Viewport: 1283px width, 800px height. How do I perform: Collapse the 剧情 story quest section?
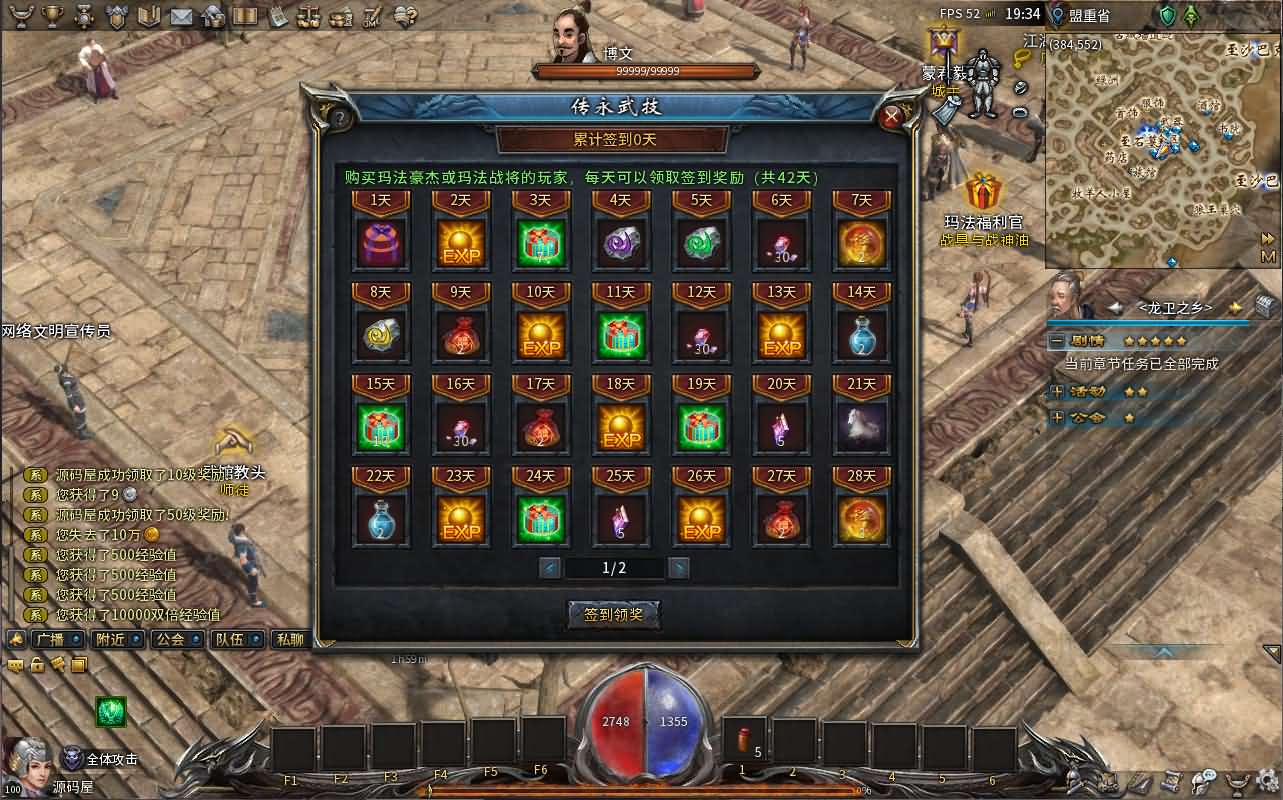point(1056,341)
